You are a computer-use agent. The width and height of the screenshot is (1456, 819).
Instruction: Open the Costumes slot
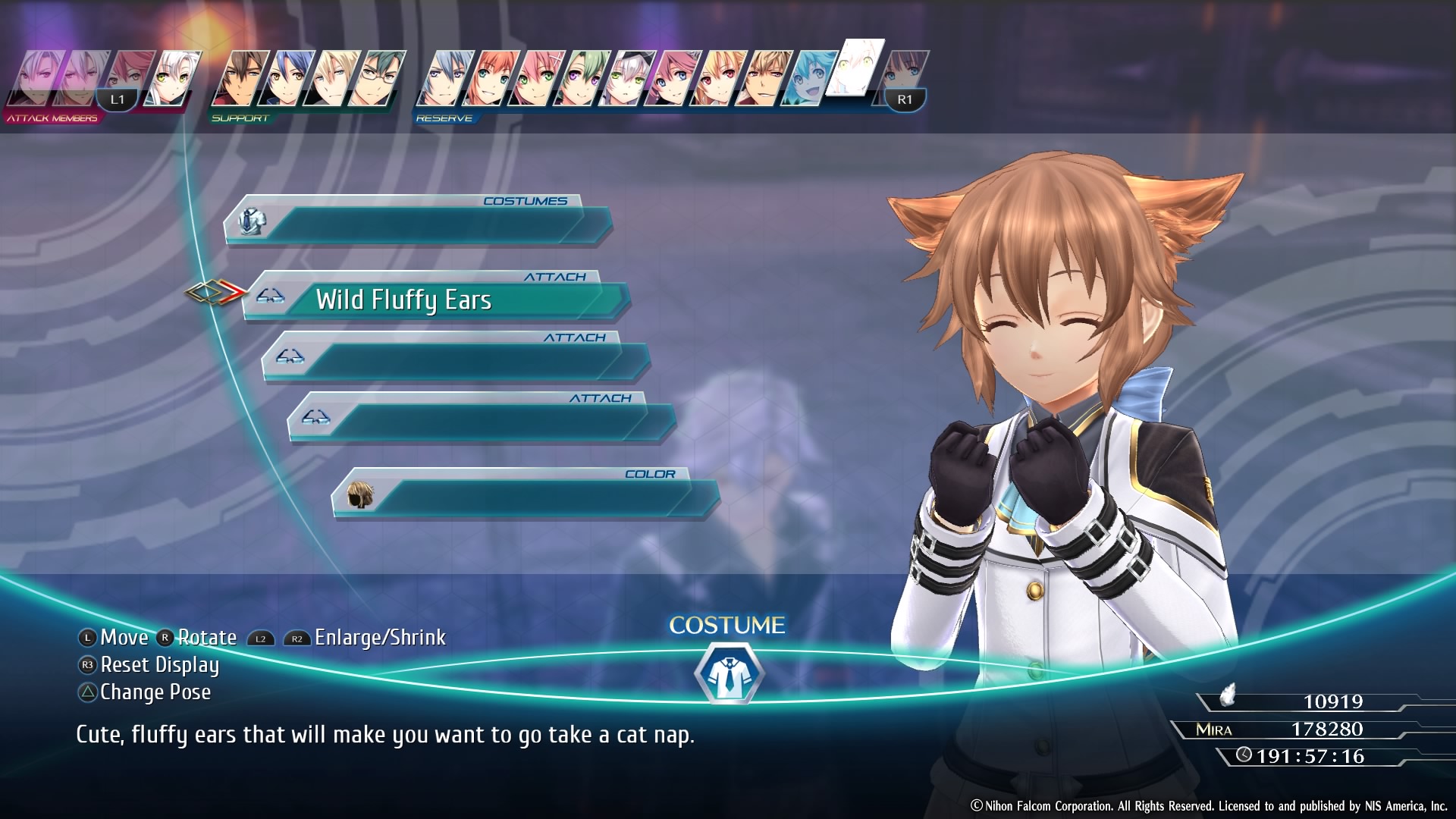pyautogui.click(x=417, y=222)
